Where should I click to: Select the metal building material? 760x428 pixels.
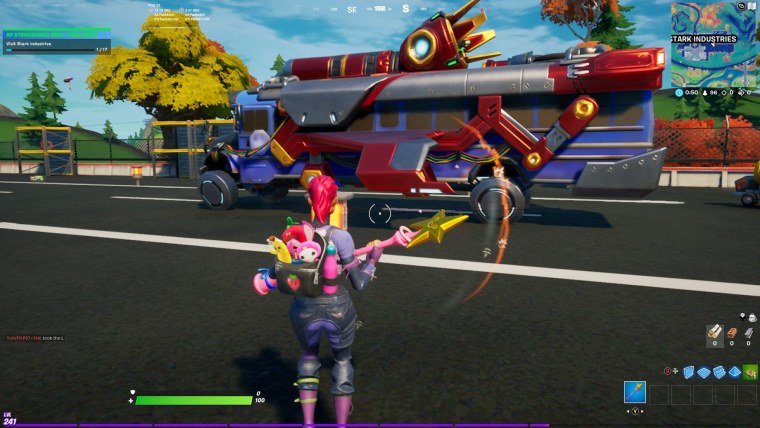pyautogui.click(x=748, y=332)
